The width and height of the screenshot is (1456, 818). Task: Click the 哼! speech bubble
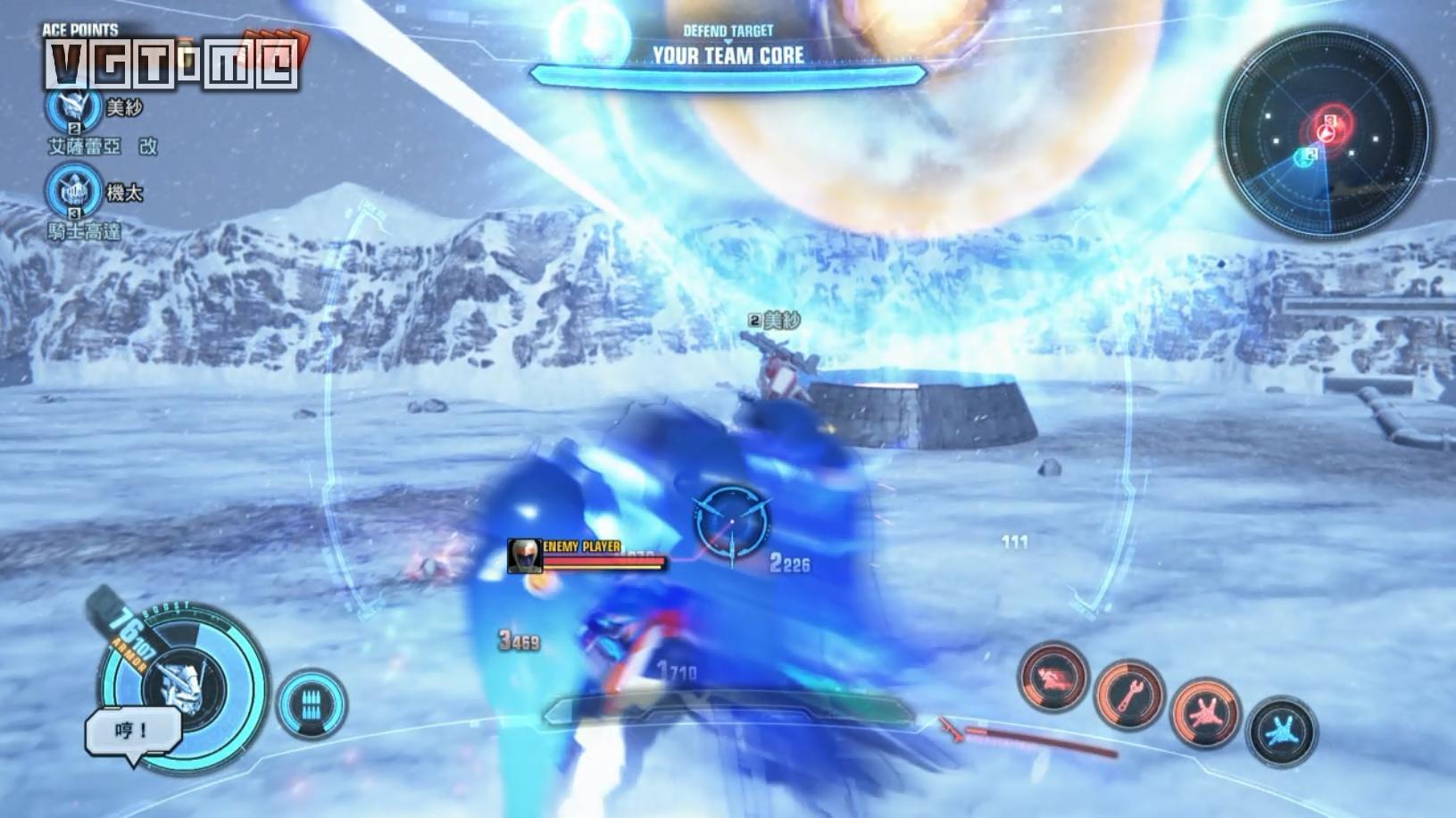(x=133, y=732)
